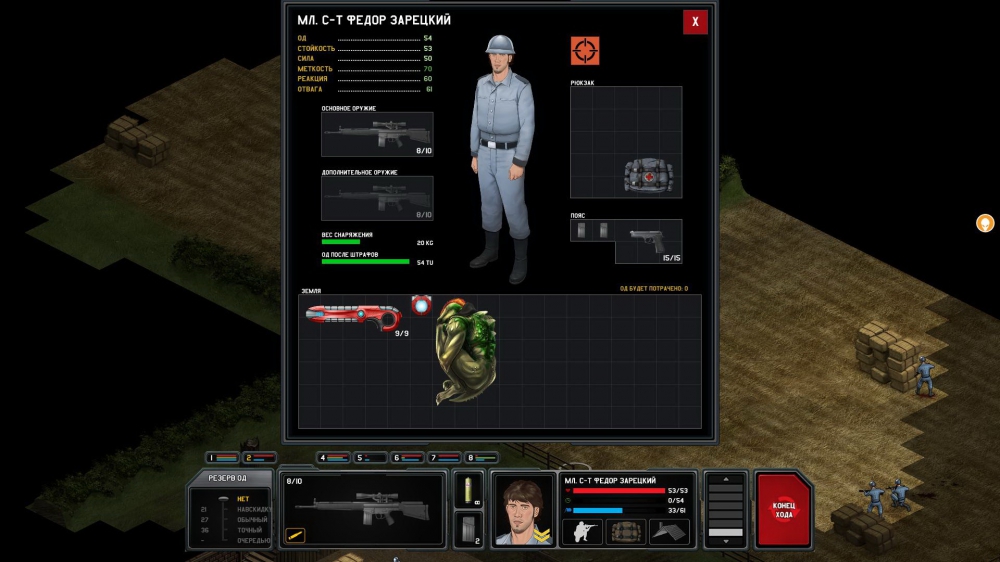1000x562 pixels.
Task: Click the orange crosshair role icon
Action: coord(585,50)
